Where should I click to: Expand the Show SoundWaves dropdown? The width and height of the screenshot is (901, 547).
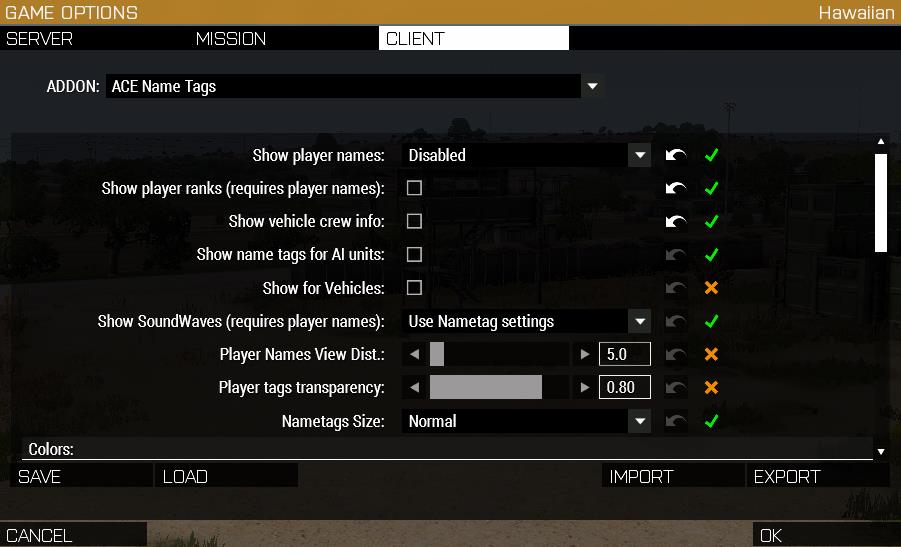(639, 321)
